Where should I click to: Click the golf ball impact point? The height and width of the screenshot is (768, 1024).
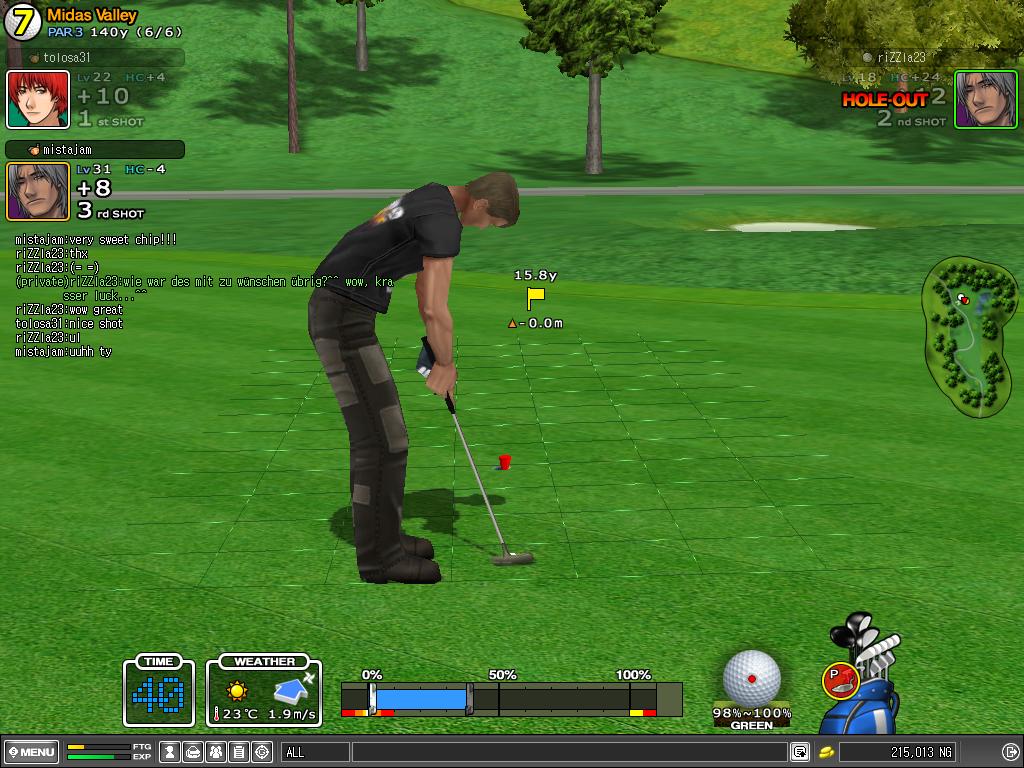point(752,677)
